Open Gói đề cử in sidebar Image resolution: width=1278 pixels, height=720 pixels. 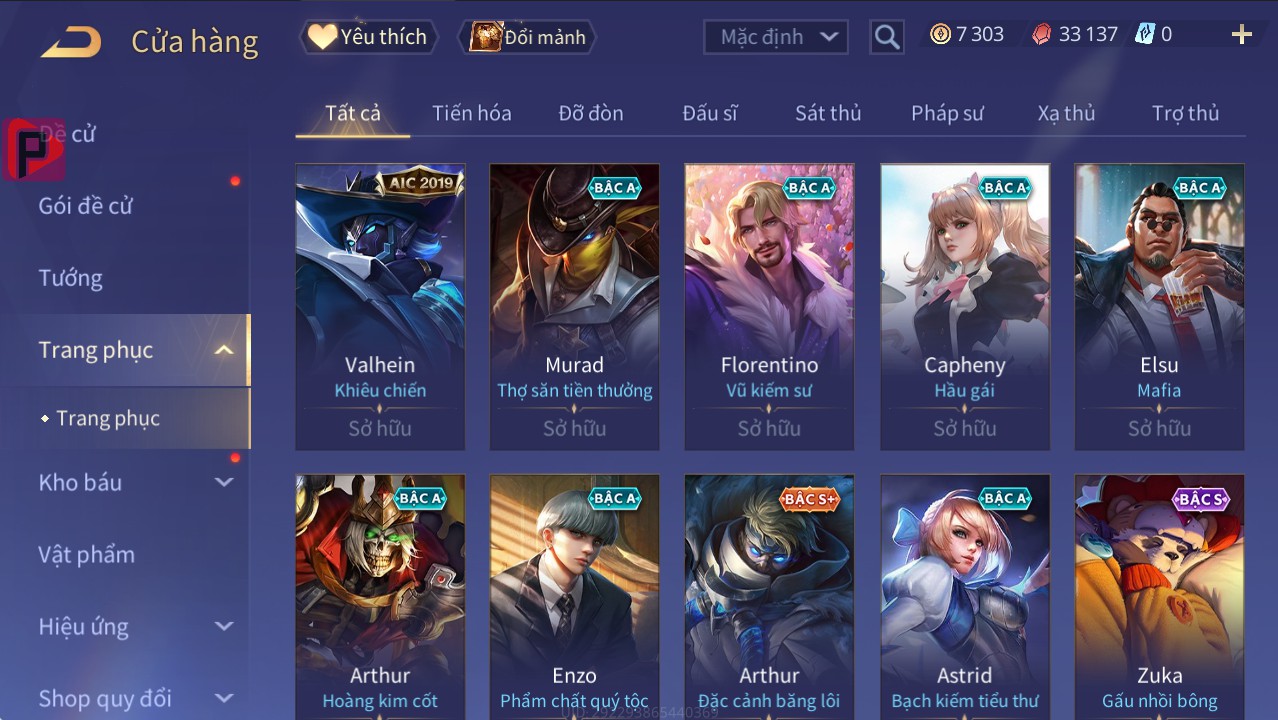86,206
